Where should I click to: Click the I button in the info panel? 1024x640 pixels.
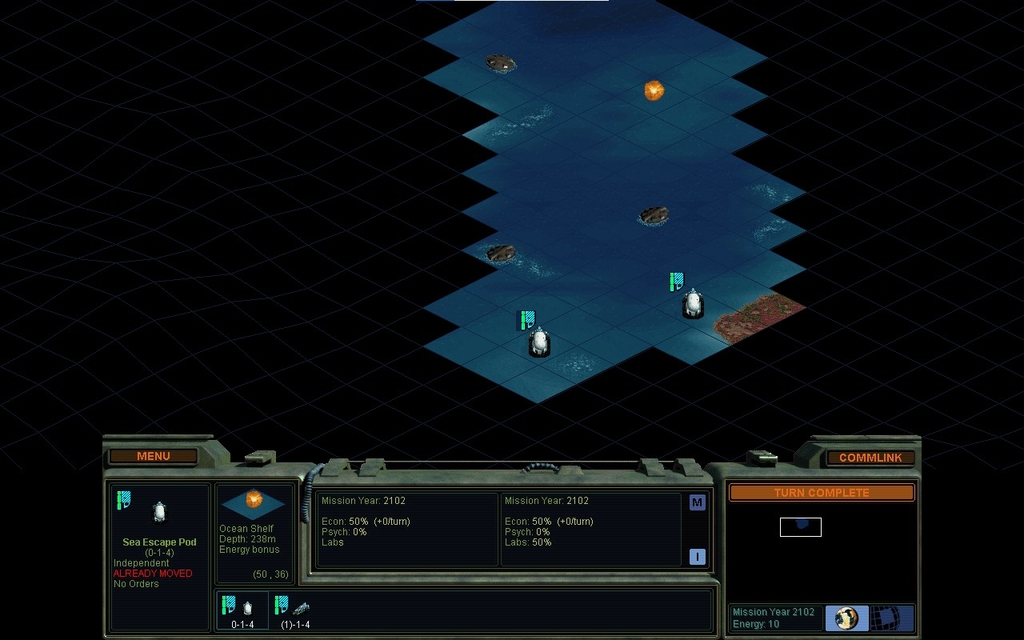tap(697, 557)
